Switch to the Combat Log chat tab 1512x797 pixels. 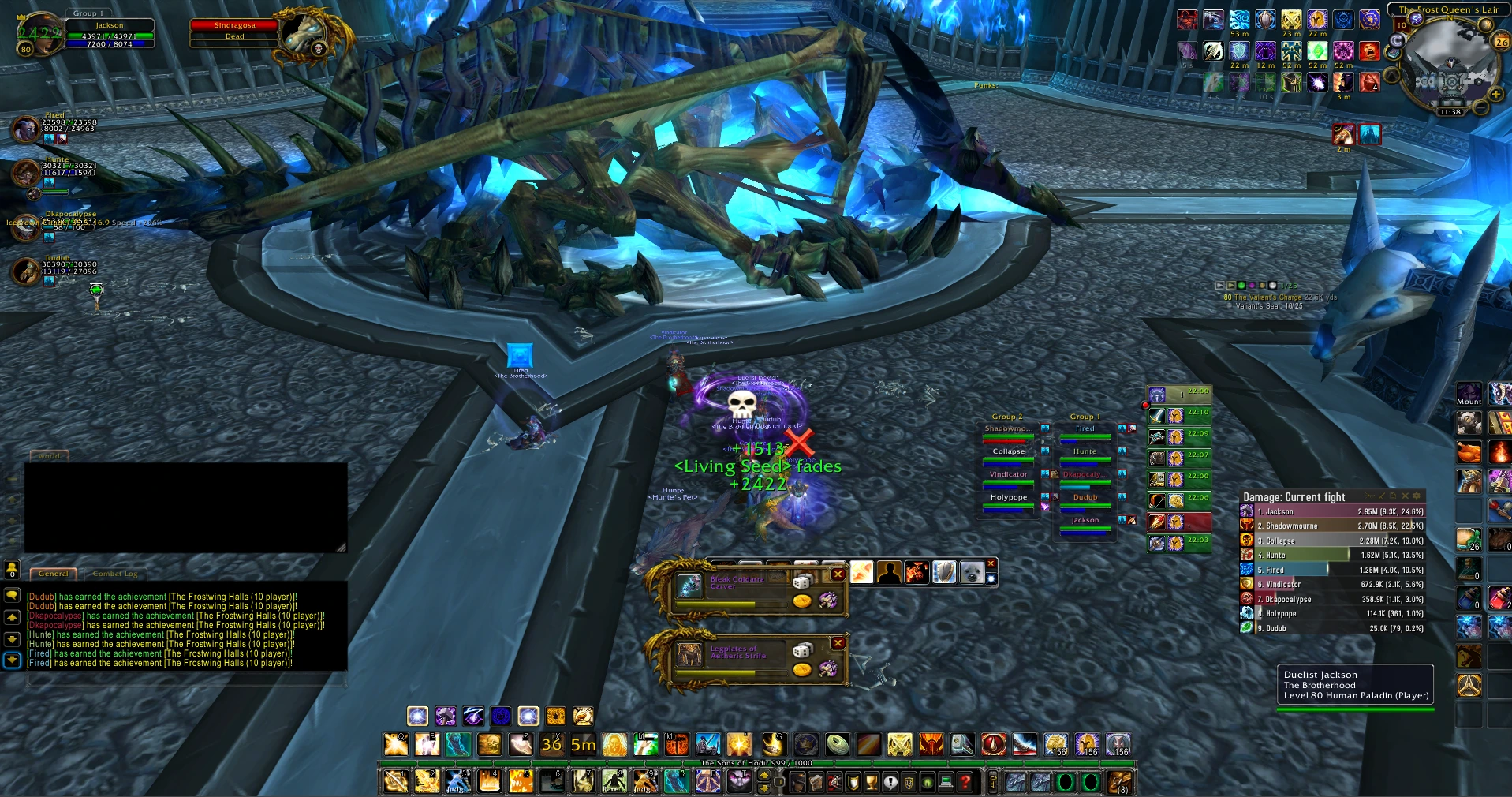tap(115, 574)
